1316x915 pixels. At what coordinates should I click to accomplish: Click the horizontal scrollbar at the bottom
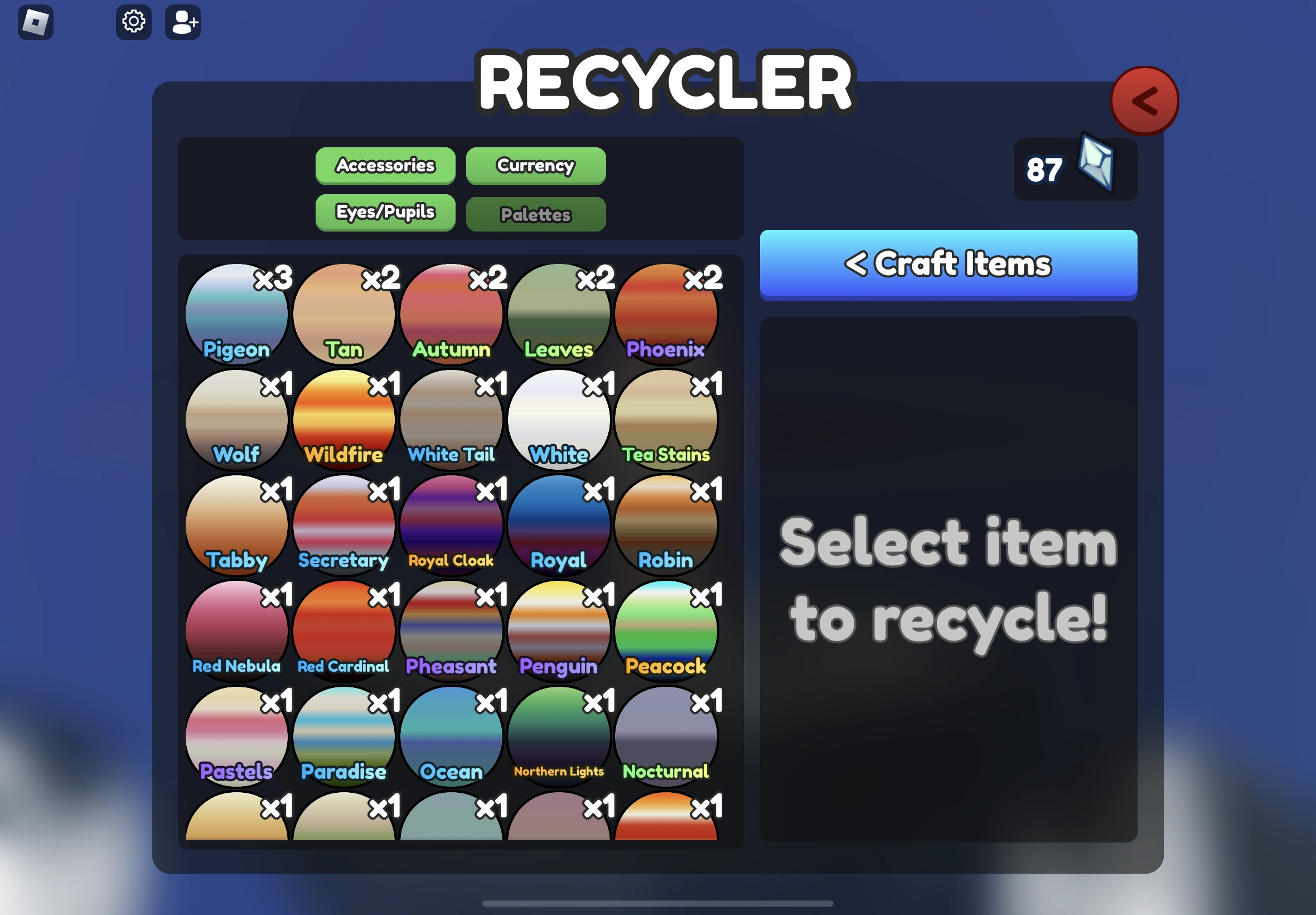657,903
